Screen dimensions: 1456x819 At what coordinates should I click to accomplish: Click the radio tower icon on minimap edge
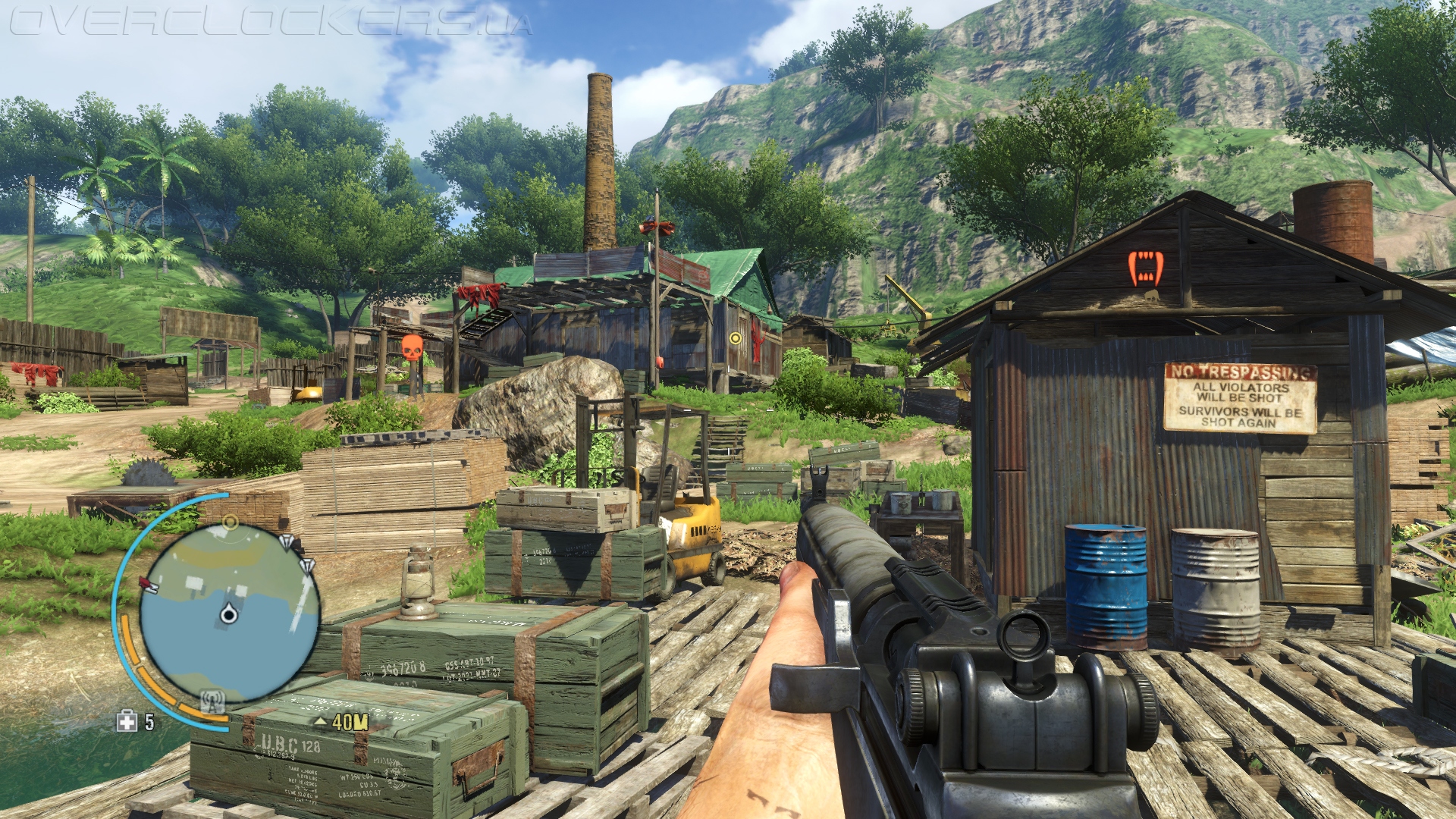point(213,701)
